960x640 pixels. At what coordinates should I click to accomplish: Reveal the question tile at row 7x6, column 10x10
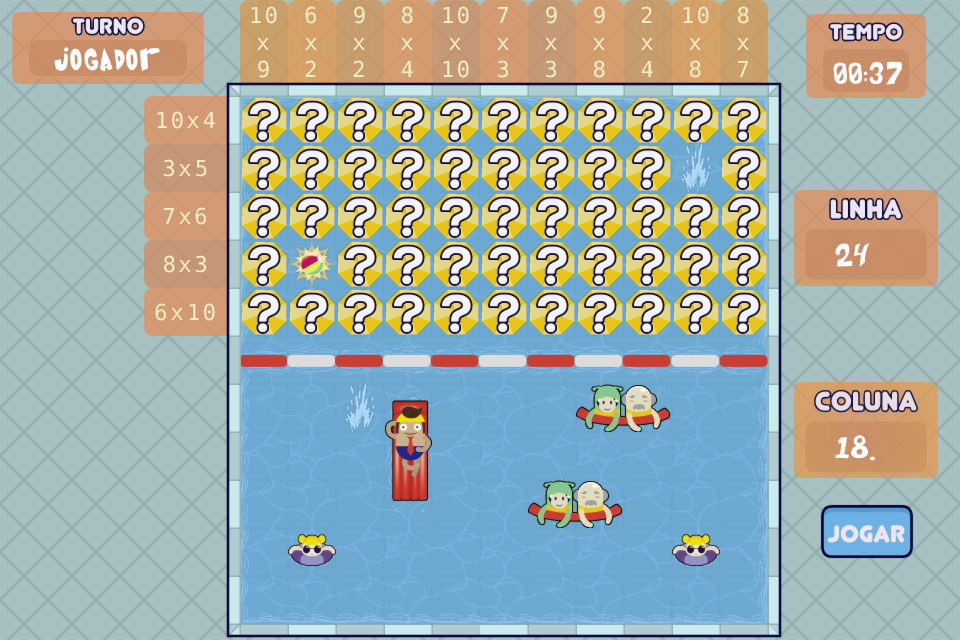(456, 217)
